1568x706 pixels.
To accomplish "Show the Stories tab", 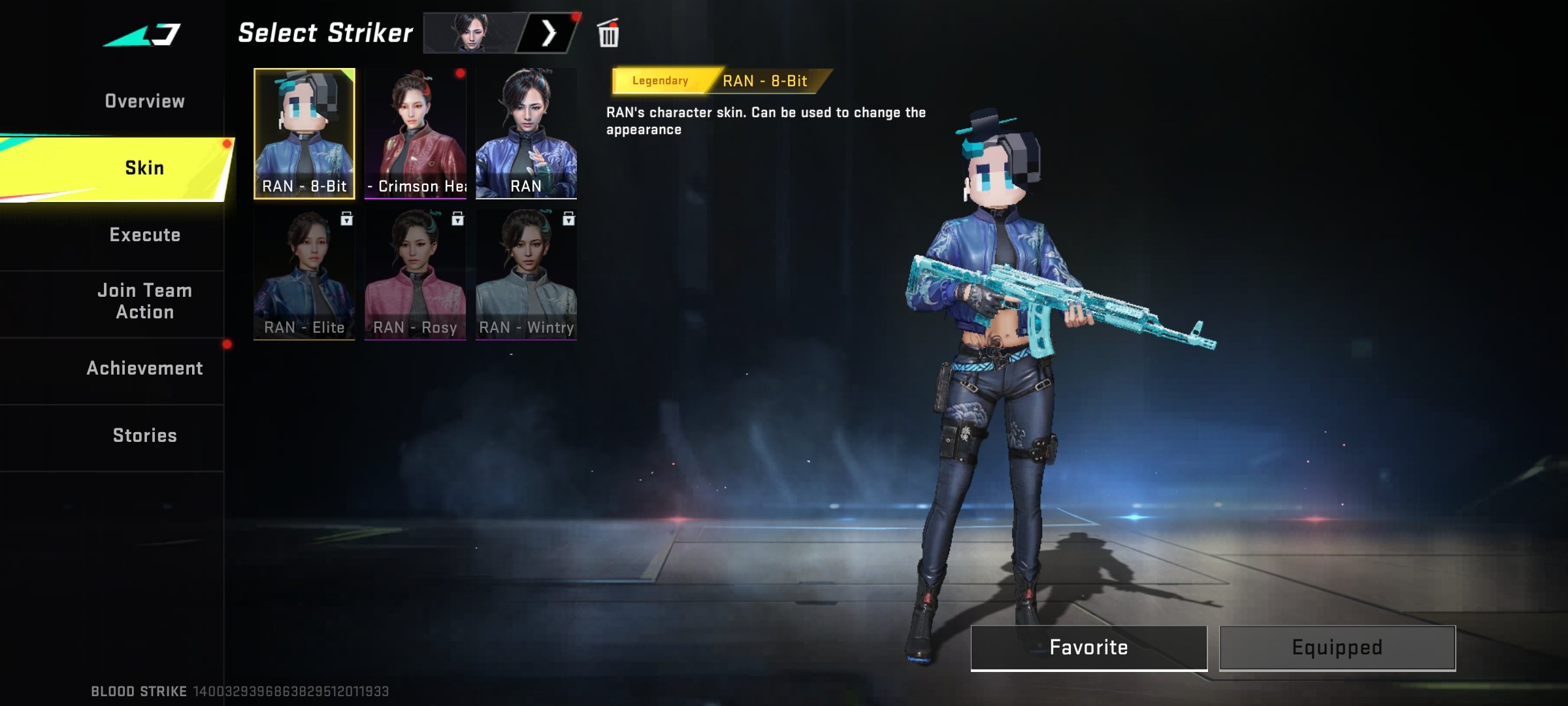I will 144,436.
